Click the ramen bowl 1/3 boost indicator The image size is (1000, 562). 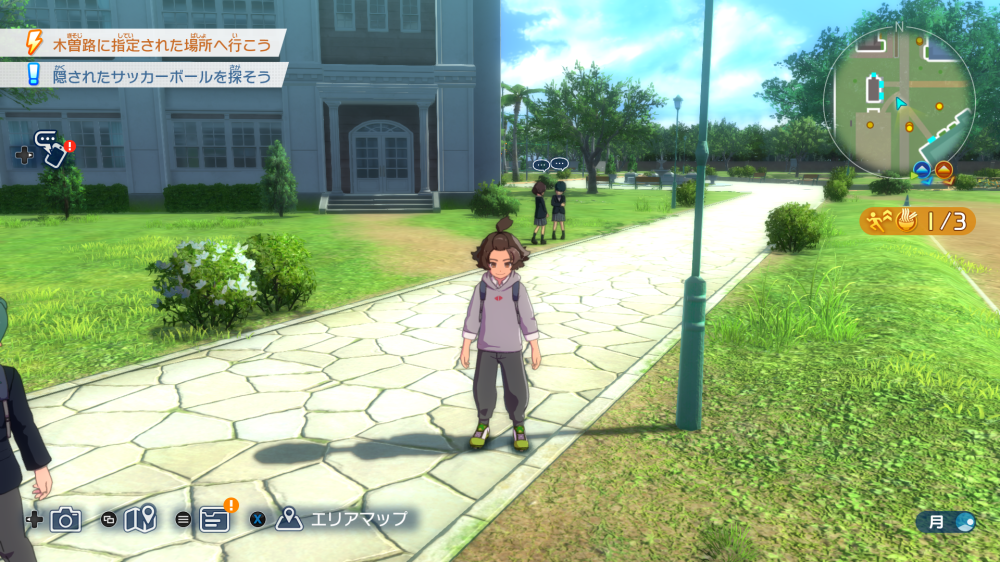click(917, 221)
